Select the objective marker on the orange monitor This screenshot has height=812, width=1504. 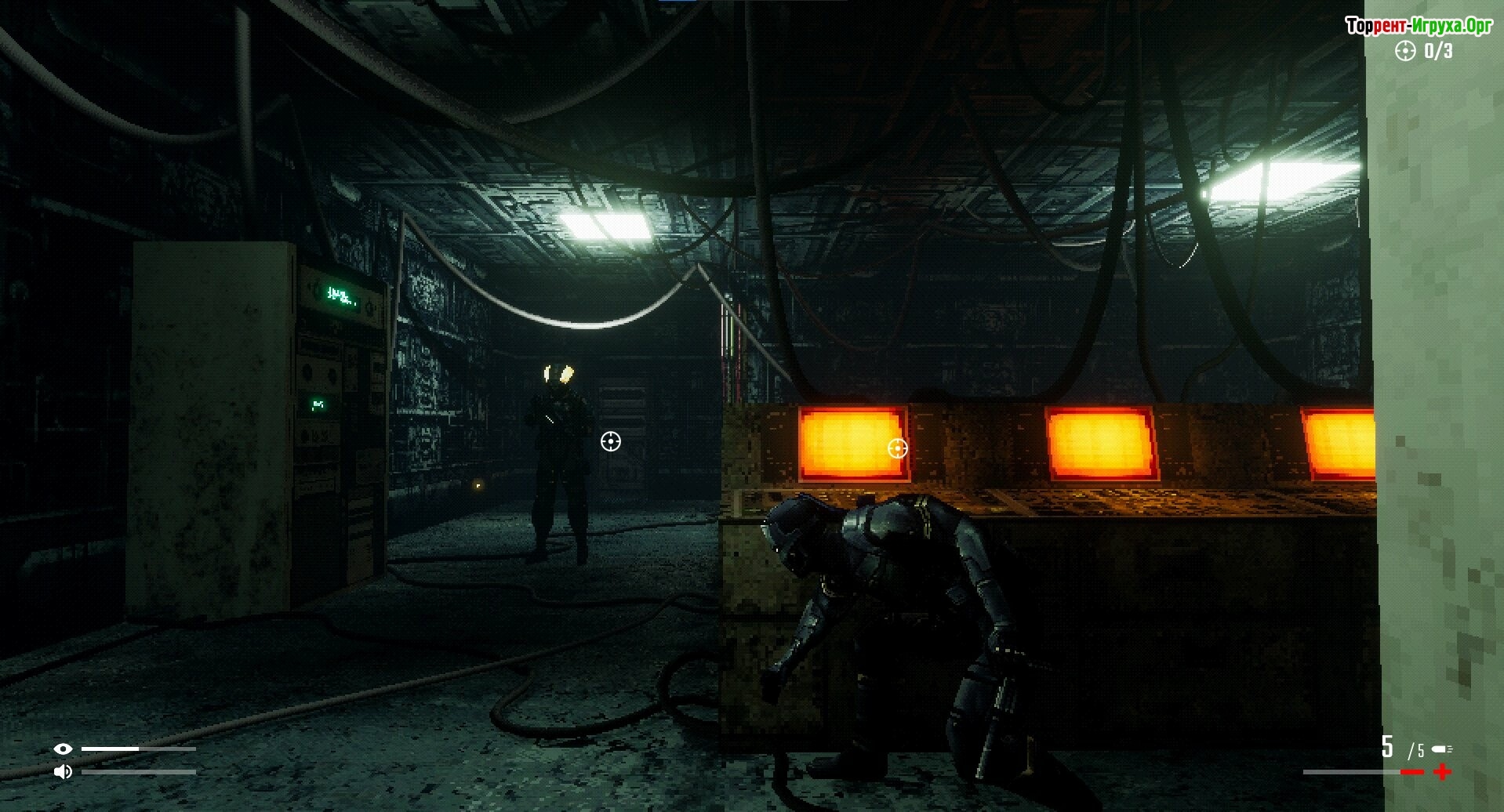coord(897,448)
